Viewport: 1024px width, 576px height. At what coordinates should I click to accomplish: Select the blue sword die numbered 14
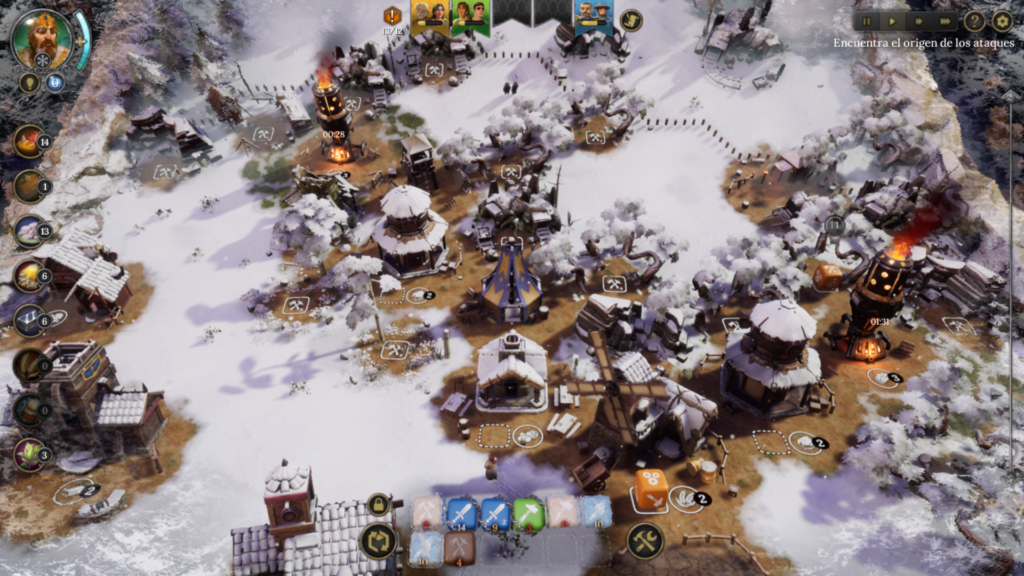(x=461, y=513)
